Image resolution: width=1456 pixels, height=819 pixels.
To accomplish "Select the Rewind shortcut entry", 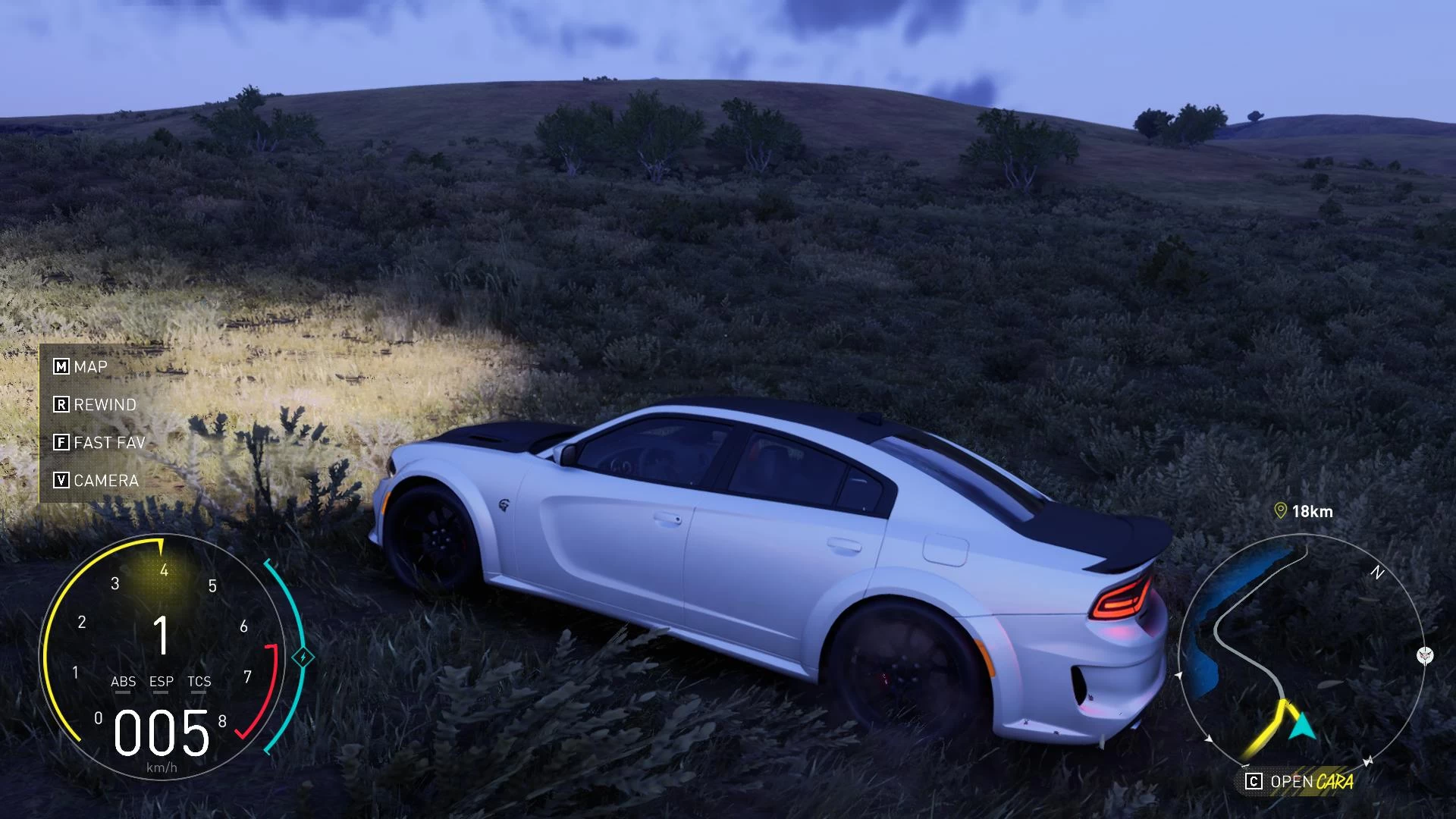I will [x=96, y=405].
